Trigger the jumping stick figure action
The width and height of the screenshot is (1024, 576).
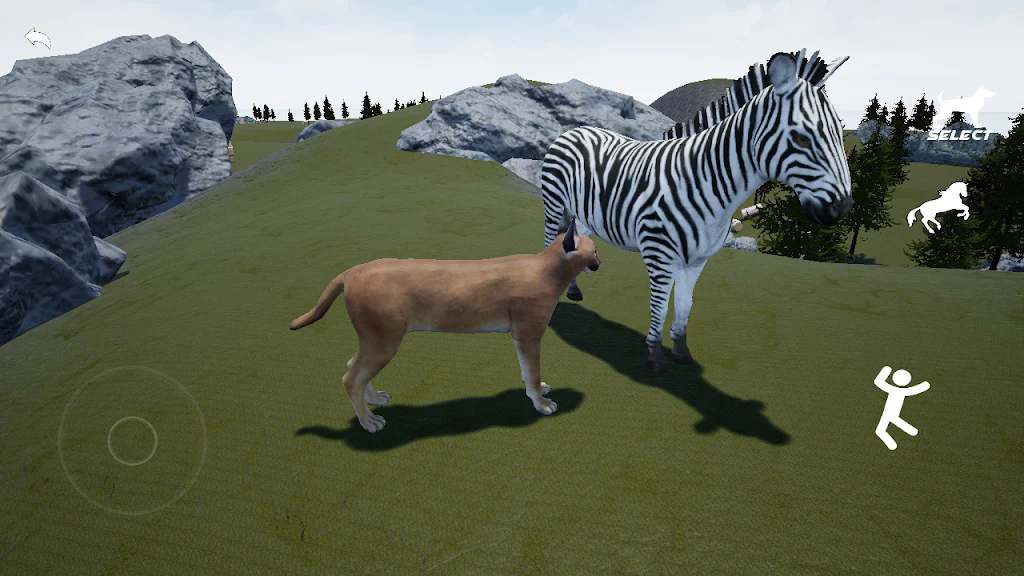click(898, 406)
